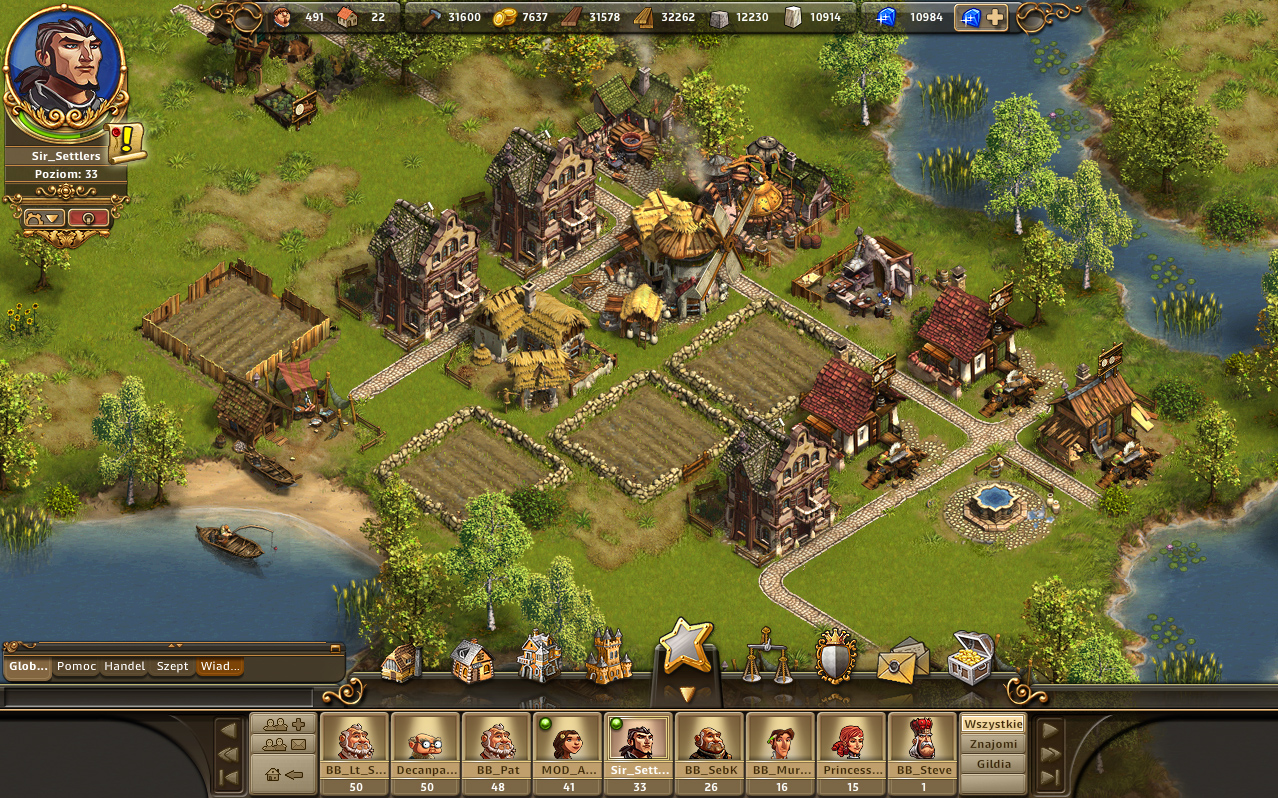Open the castle building menu
Image resolution: width=1278 pixels, height=798 pixels.
(x=609, y=657)
